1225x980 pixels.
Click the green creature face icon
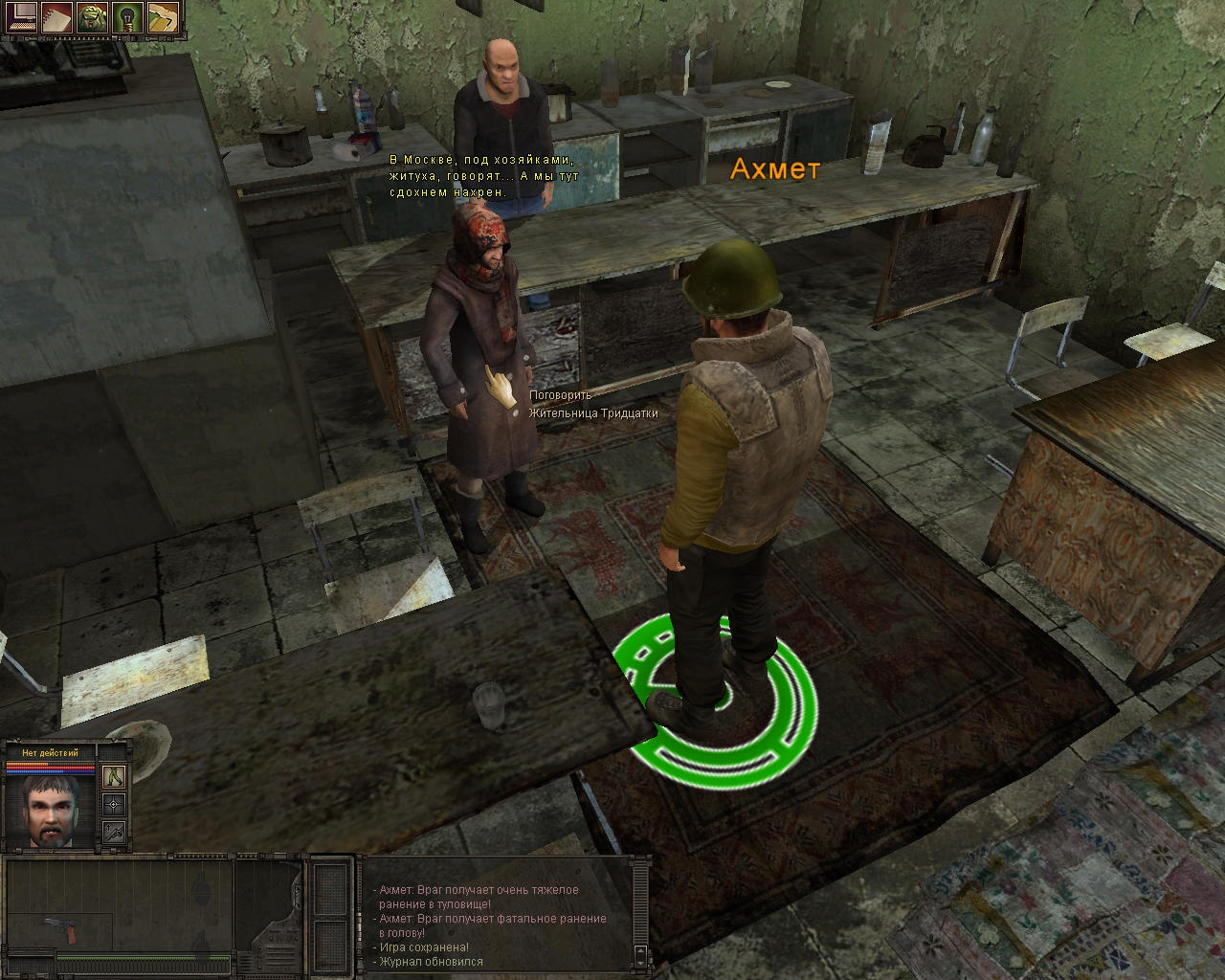coord(93,16)
